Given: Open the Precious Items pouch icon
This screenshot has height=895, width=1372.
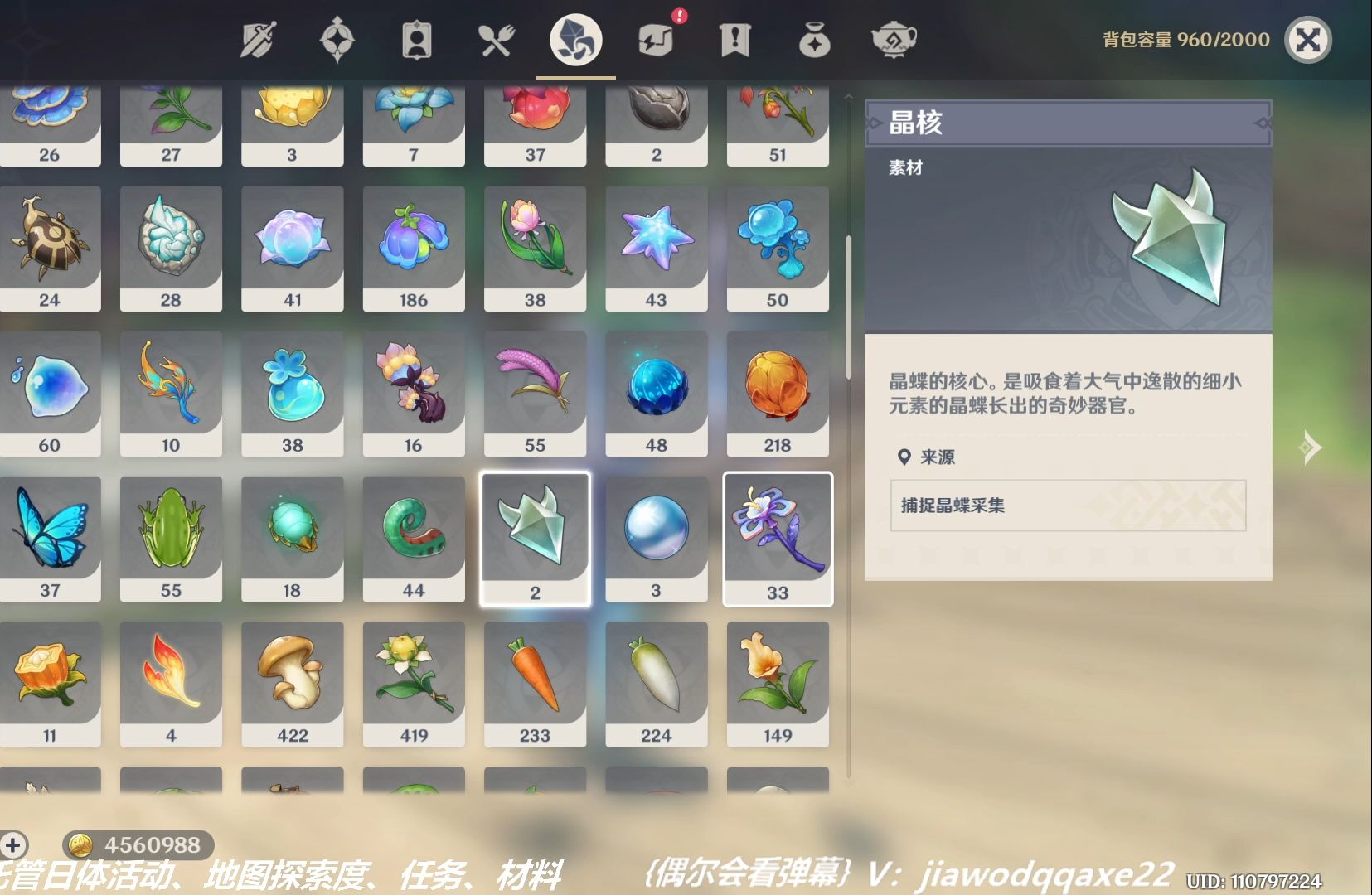Looking at the screenshot, I should pyautogui.click(x=814, y=37).
